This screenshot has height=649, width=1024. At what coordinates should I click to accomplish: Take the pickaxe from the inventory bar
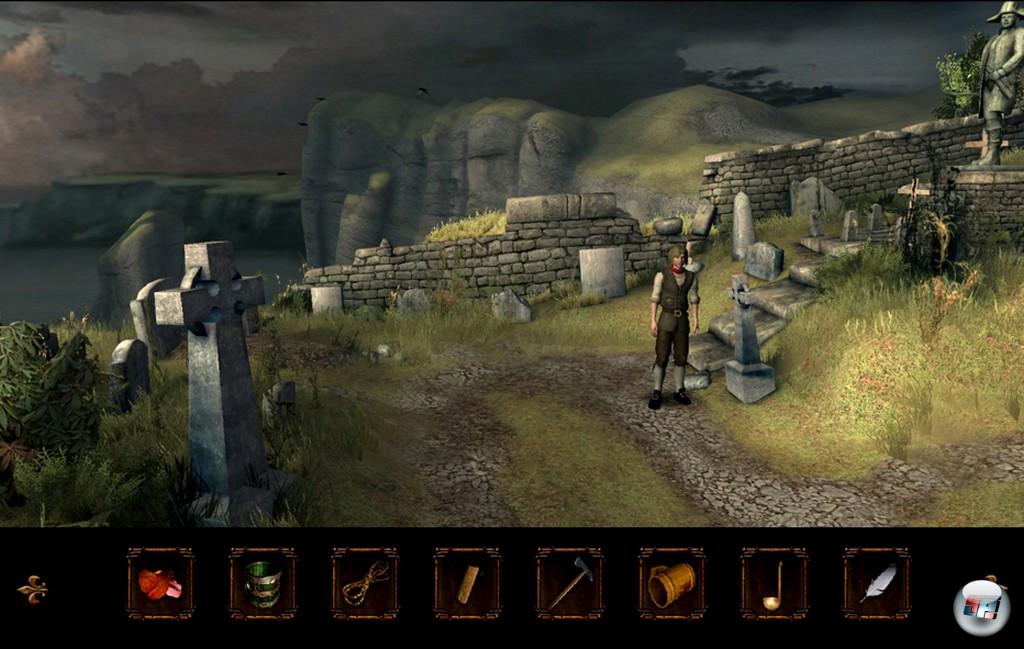(x=570, y=584)
